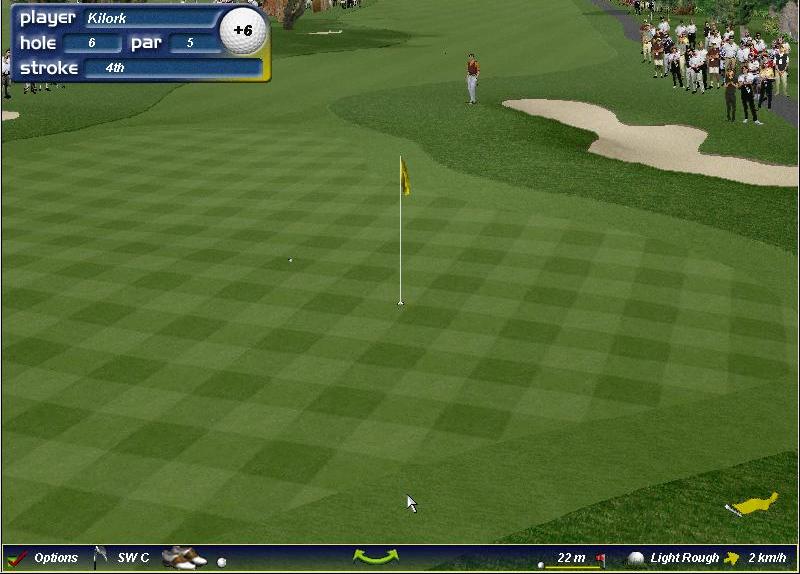This screenshot has height=574, width=800.
Task: Select the ball icon beside the shoes
Action: [222, 562]
